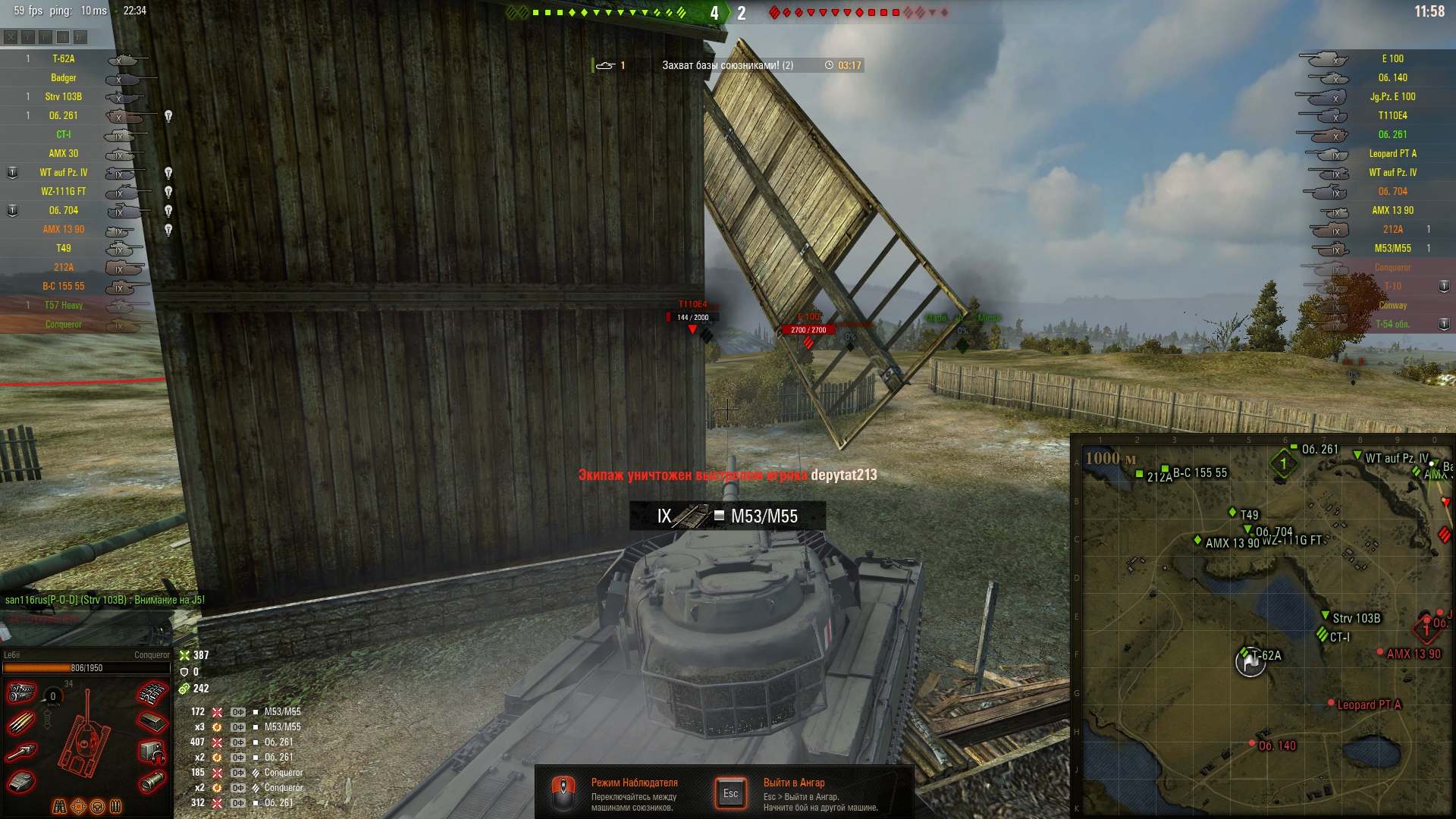This screenshot has height=819, width=1456.
Task: Select WZ-111G FT in the team list
Action: (x=64, y=192)
